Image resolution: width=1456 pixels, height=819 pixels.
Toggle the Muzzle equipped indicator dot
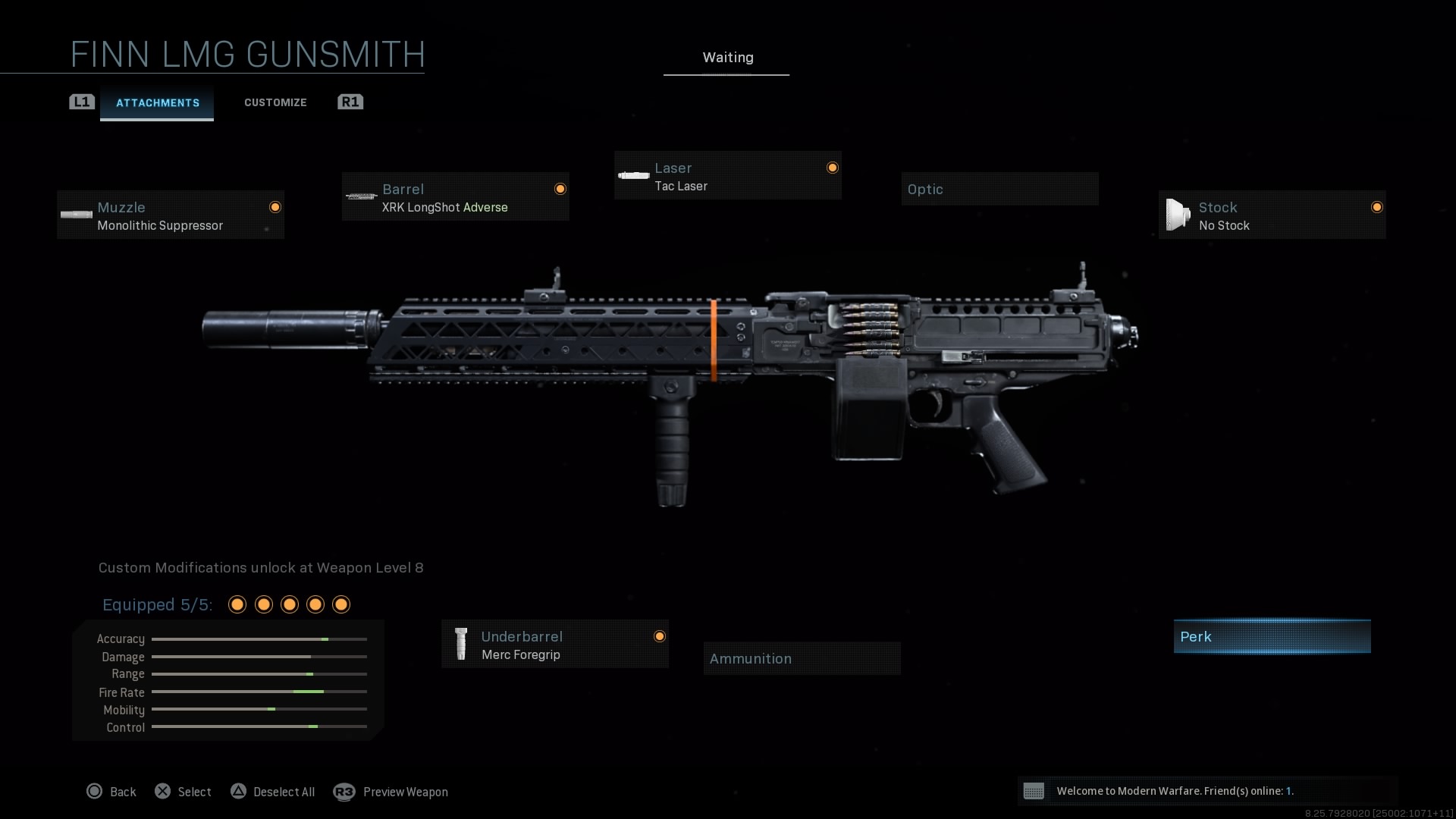(x=275, y=207)
